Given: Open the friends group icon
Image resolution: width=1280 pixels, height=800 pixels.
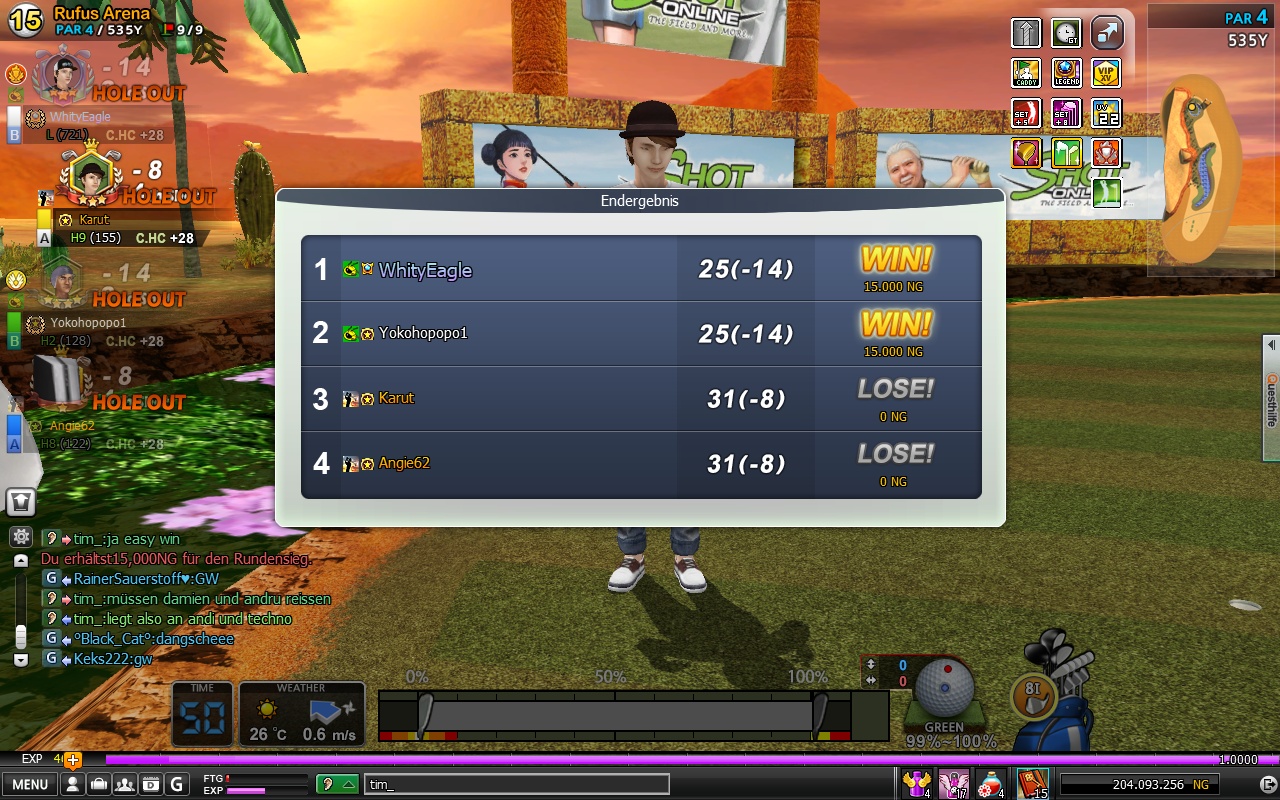Looking at the screenshot, I should pos(125,785).
